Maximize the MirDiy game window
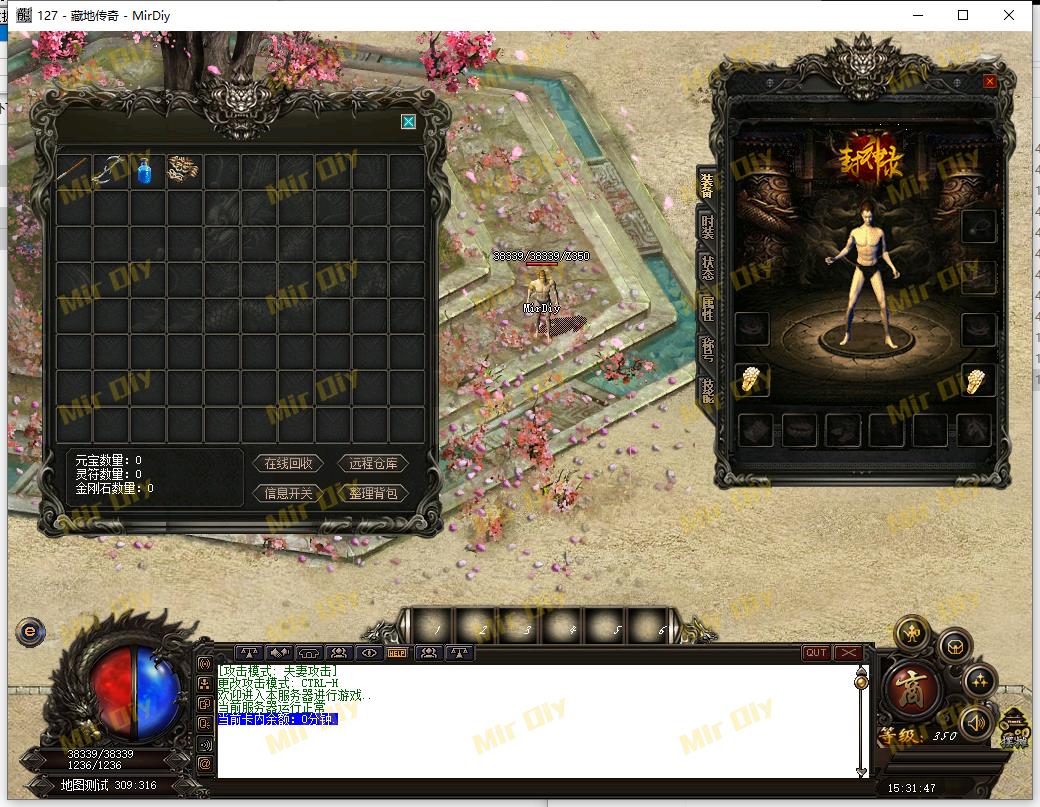 pos(963,15)
